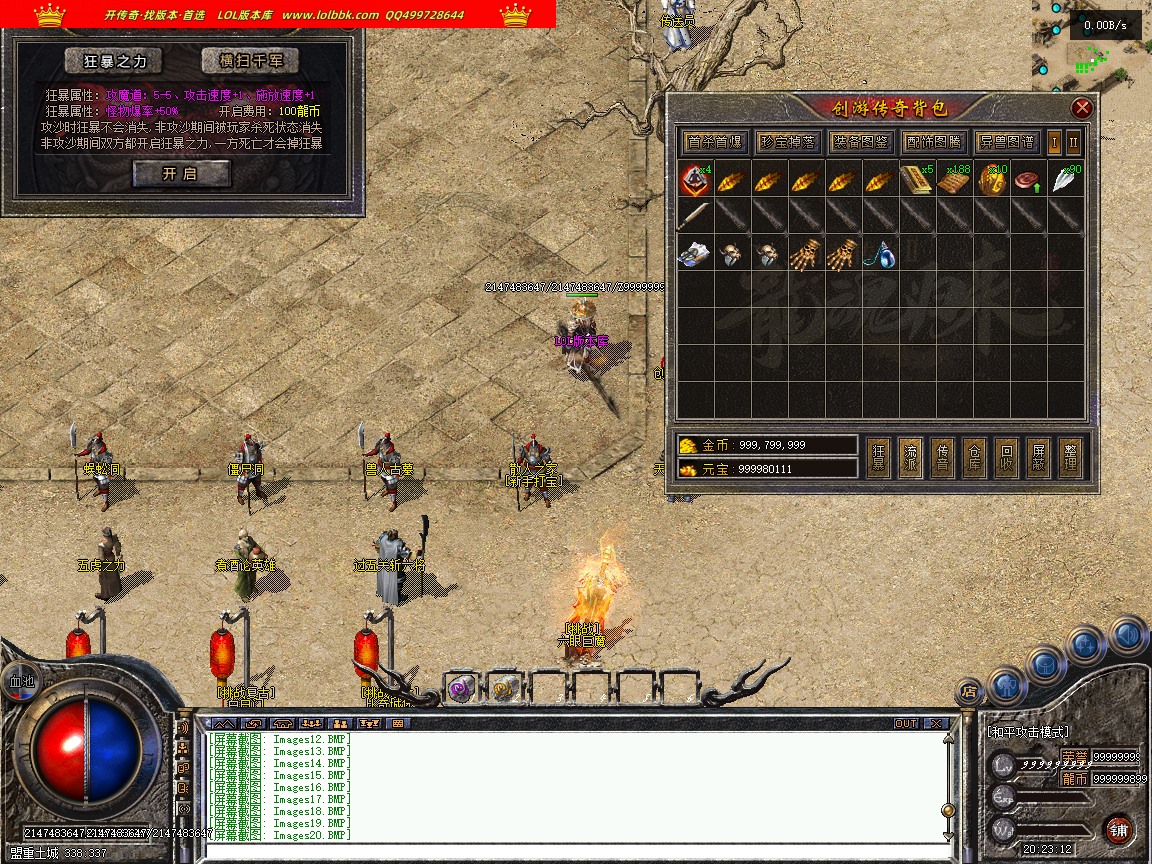Close the backpack inventory window
1152x864 pixels.
pyautogui.click(x=1081, y=108)
